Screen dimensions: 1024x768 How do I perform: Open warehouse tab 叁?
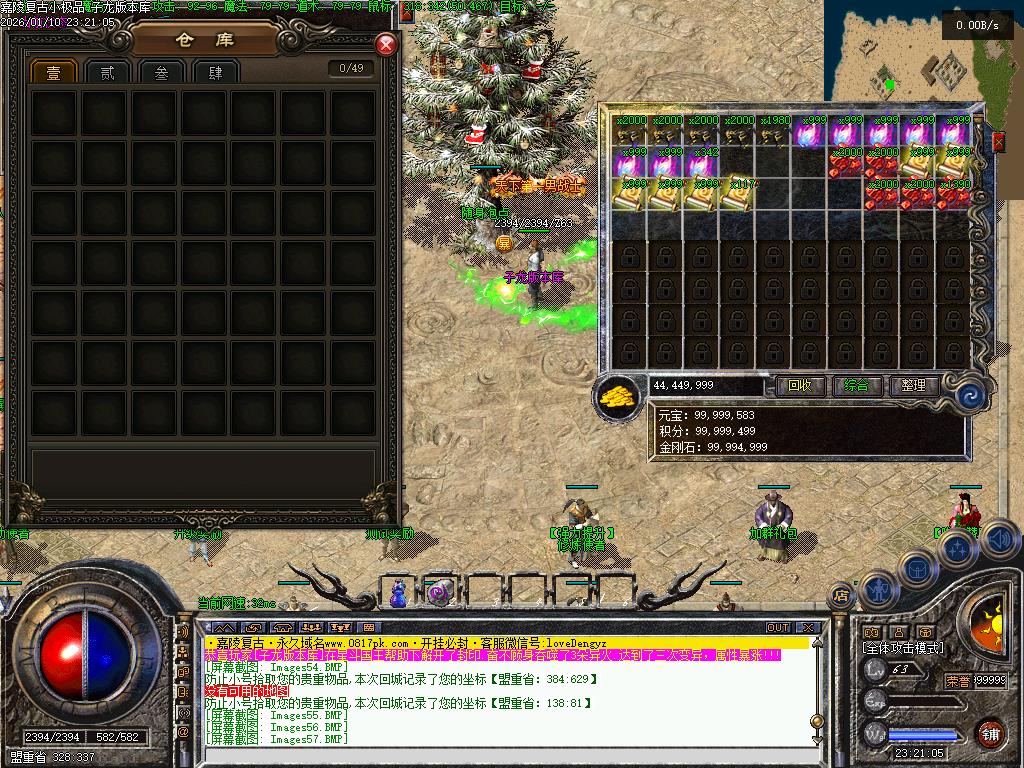[161, 73]
